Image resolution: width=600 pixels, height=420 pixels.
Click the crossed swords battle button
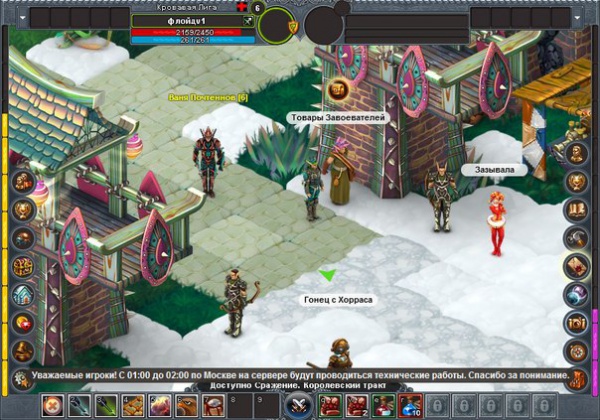coord(297,406)
